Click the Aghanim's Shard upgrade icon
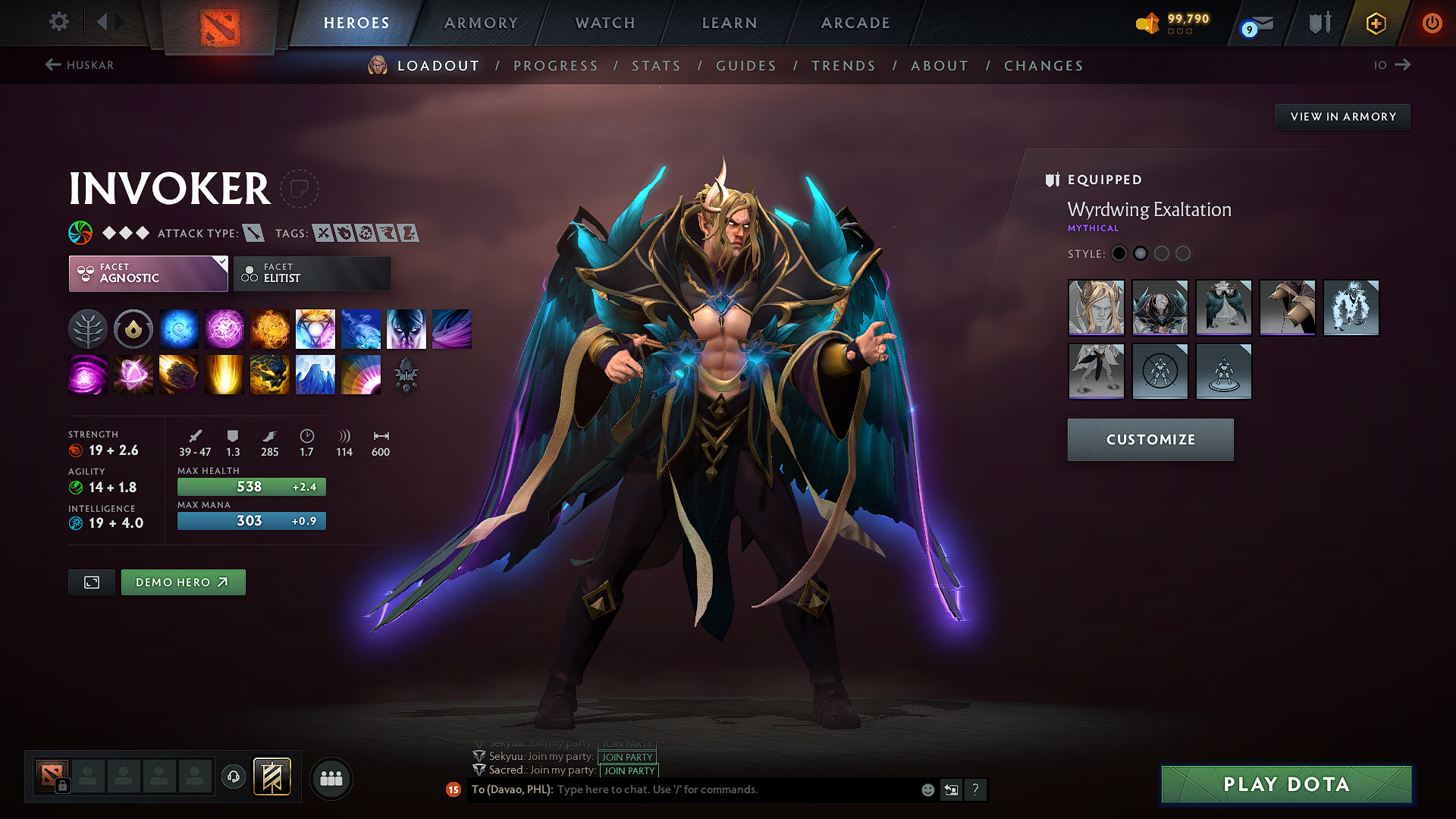The image size is (1456, 819). pos(406,374)
